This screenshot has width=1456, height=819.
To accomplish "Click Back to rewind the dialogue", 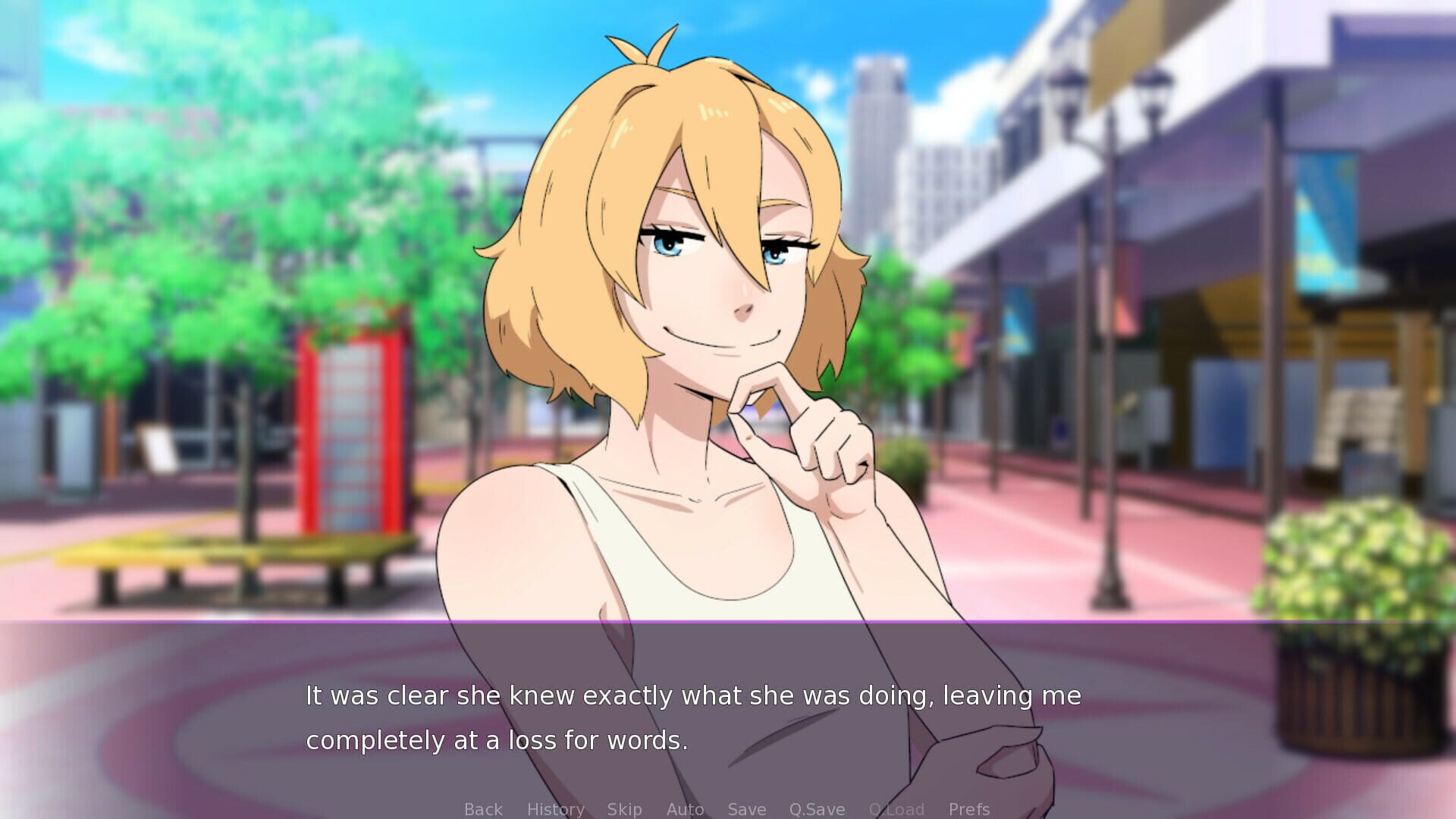I will (483, 809).
